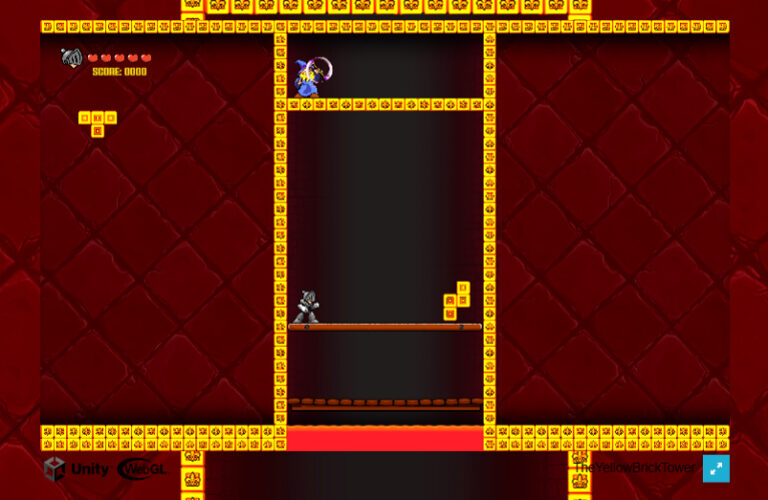Toggle fullscreen with the blue expand button
The height and width of the screenshot is (500, 768).
click(716, 468)
